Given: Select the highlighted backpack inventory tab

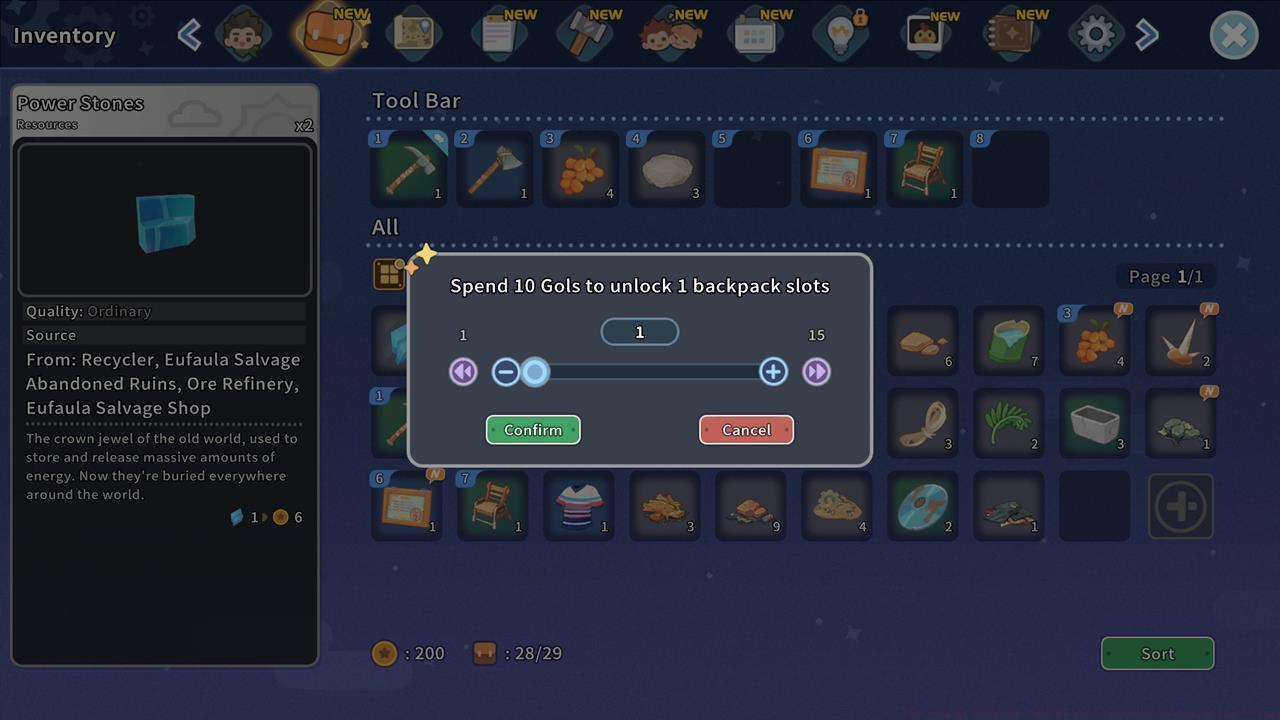Looking at the screenshot, I should 327,33.
